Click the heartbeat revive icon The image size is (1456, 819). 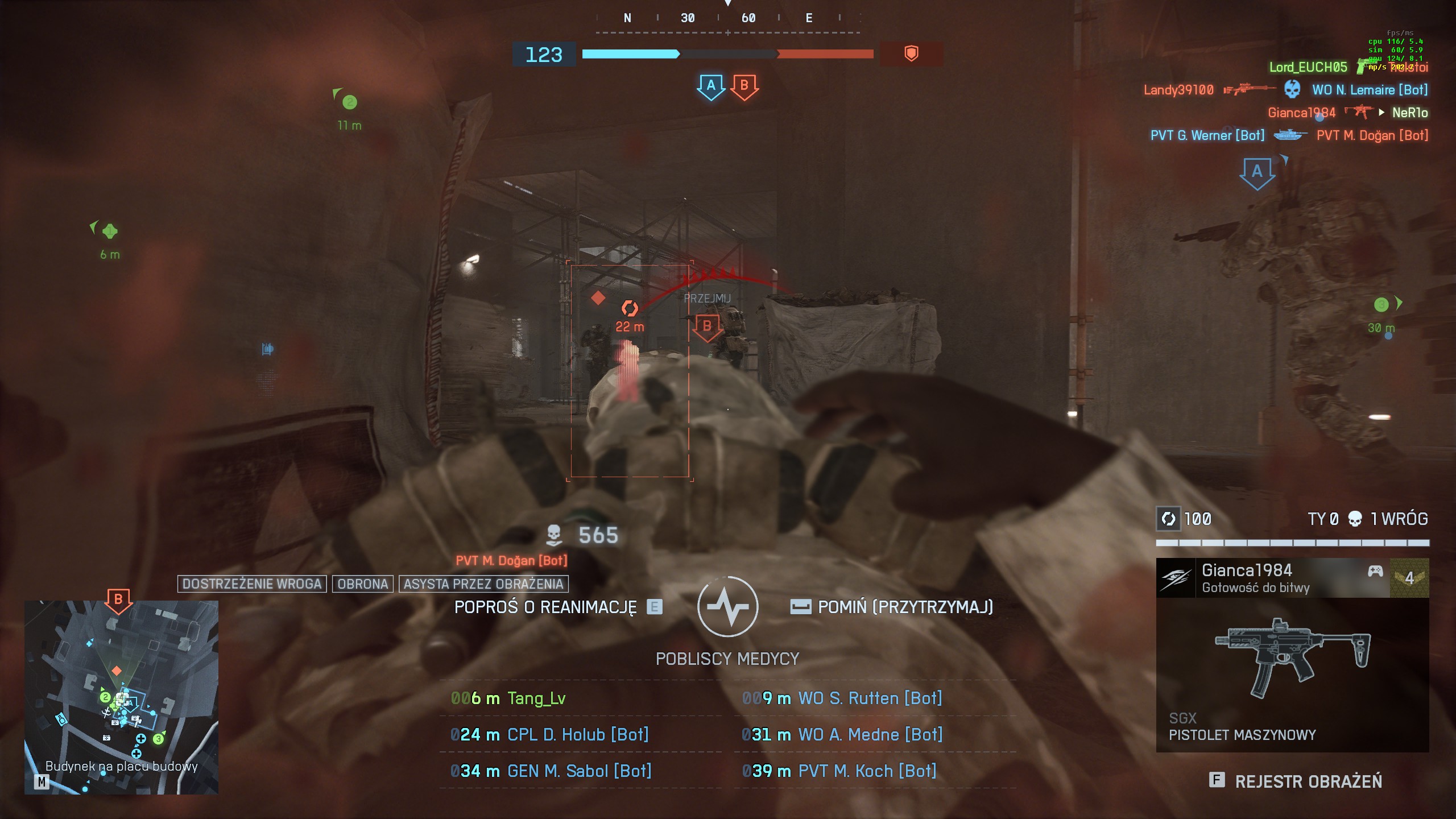pyautogui.click(x=727, y=606)
